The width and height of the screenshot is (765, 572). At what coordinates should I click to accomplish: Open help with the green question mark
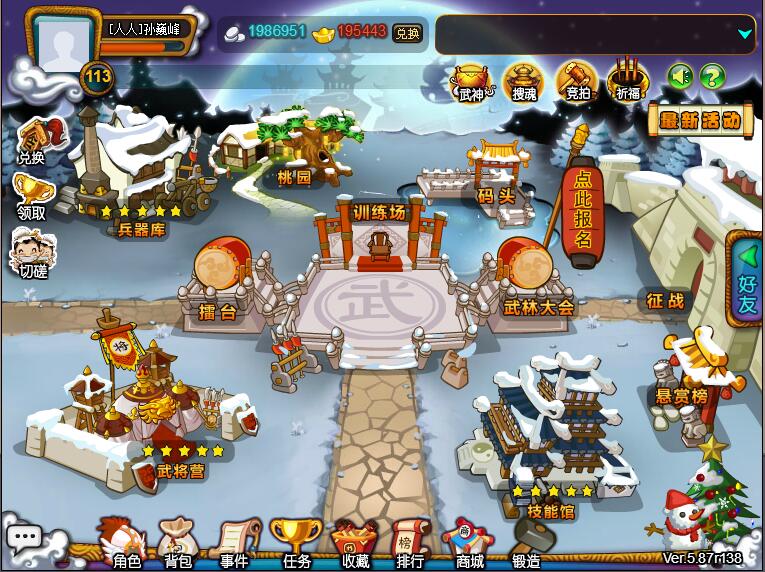[712, 75]
